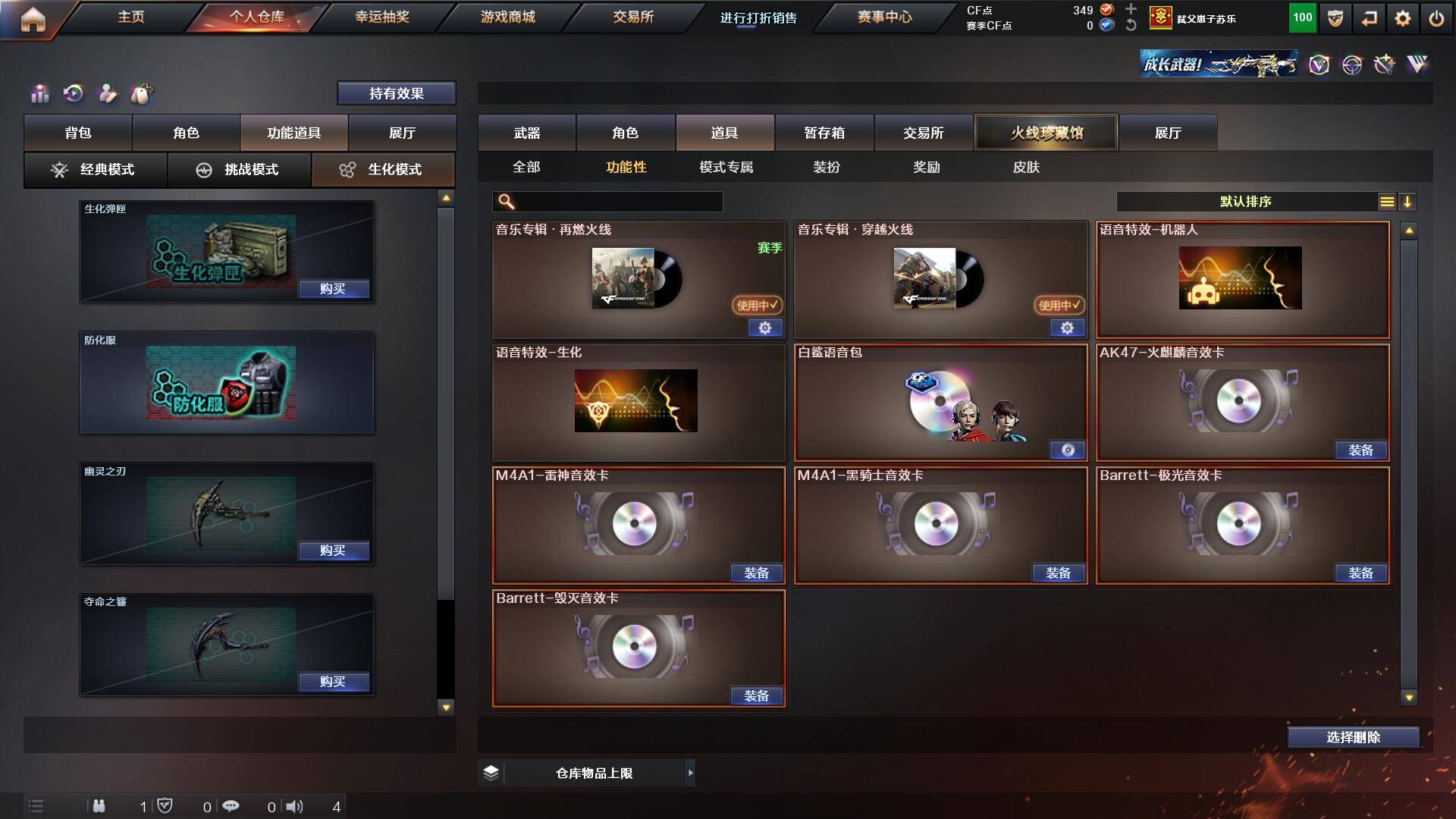1456x819 pixels.
Task: Open settings for the 音乐专辑·再燃火线 album
Action: 765,328
